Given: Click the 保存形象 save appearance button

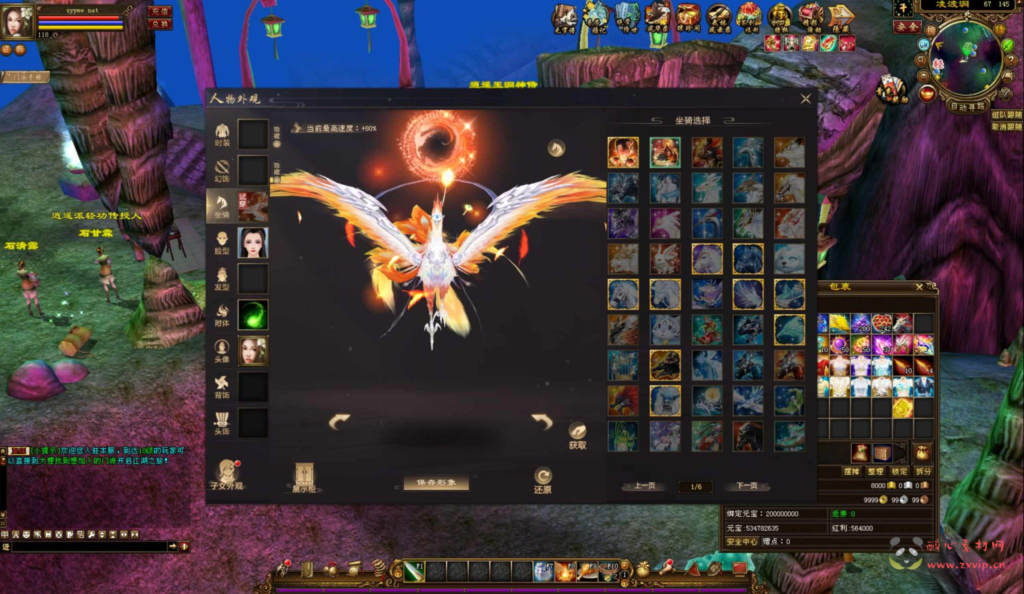Looking at the screenshot, I should point(436,483).
